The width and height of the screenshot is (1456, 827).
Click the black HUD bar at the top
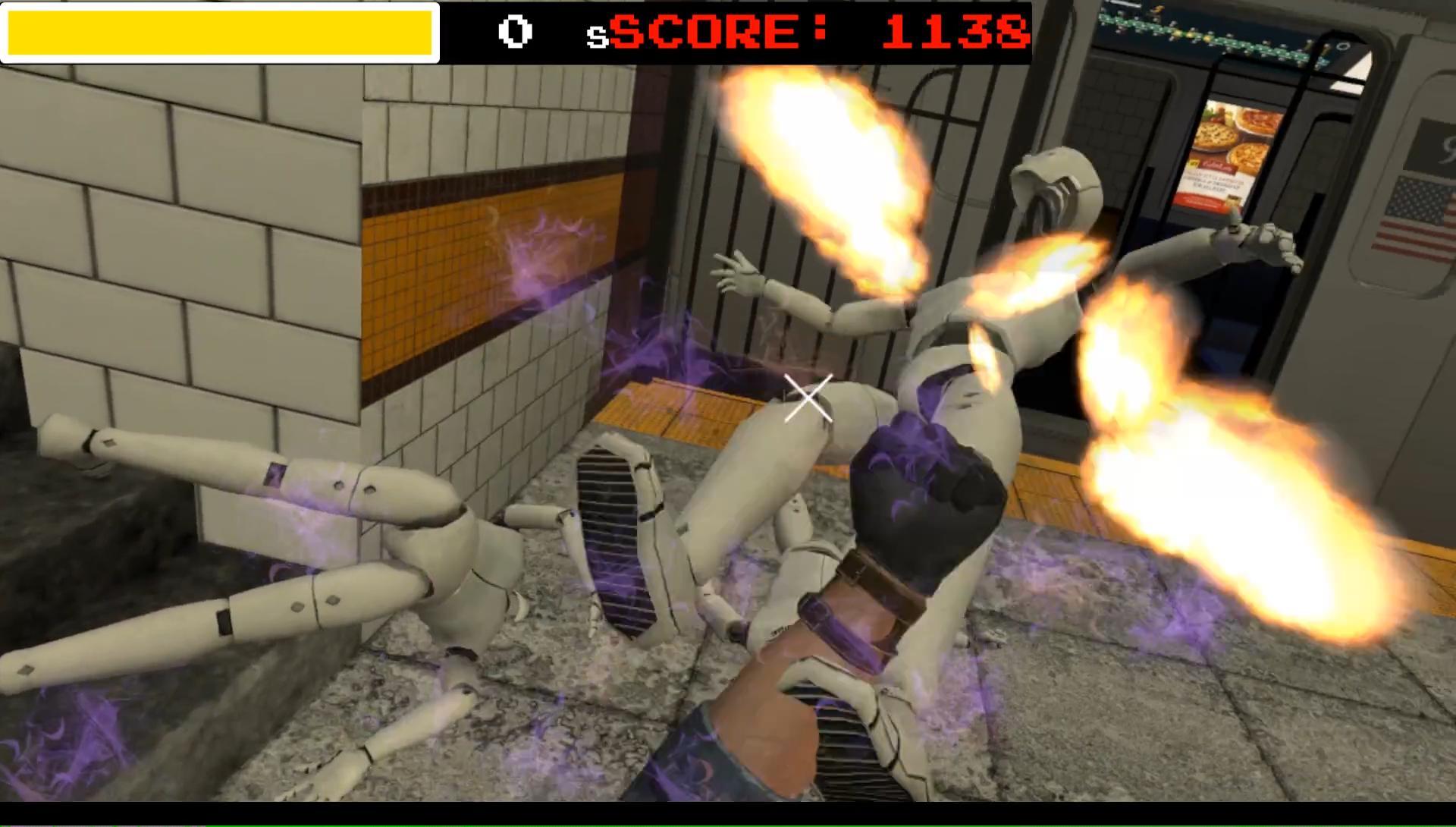click(576, 32)
